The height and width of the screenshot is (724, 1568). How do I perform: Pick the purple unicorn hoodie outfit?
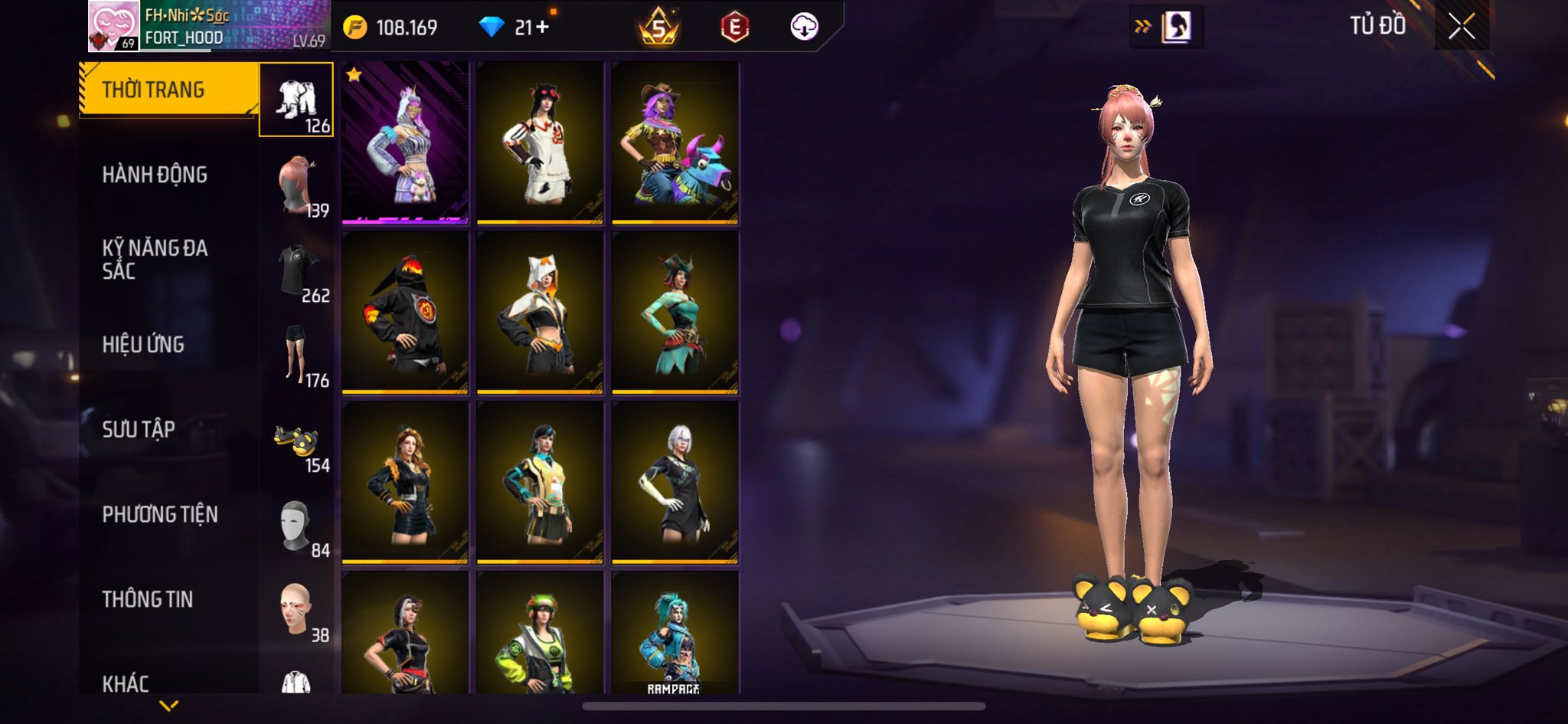[405, 143]
